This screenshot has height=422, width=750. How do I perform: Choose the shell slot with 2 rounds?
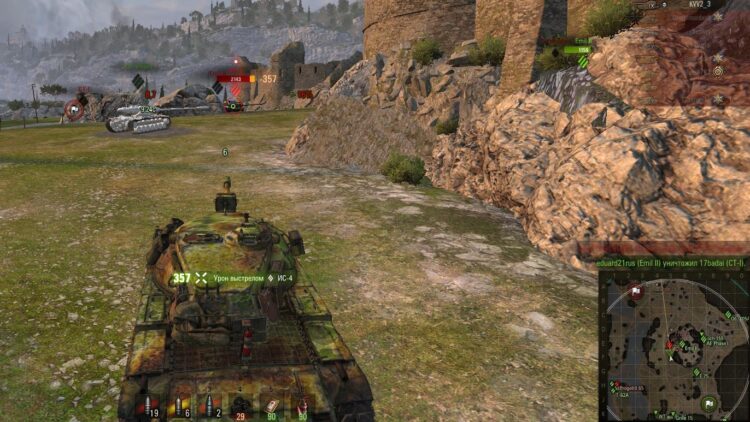click(211, 404)
